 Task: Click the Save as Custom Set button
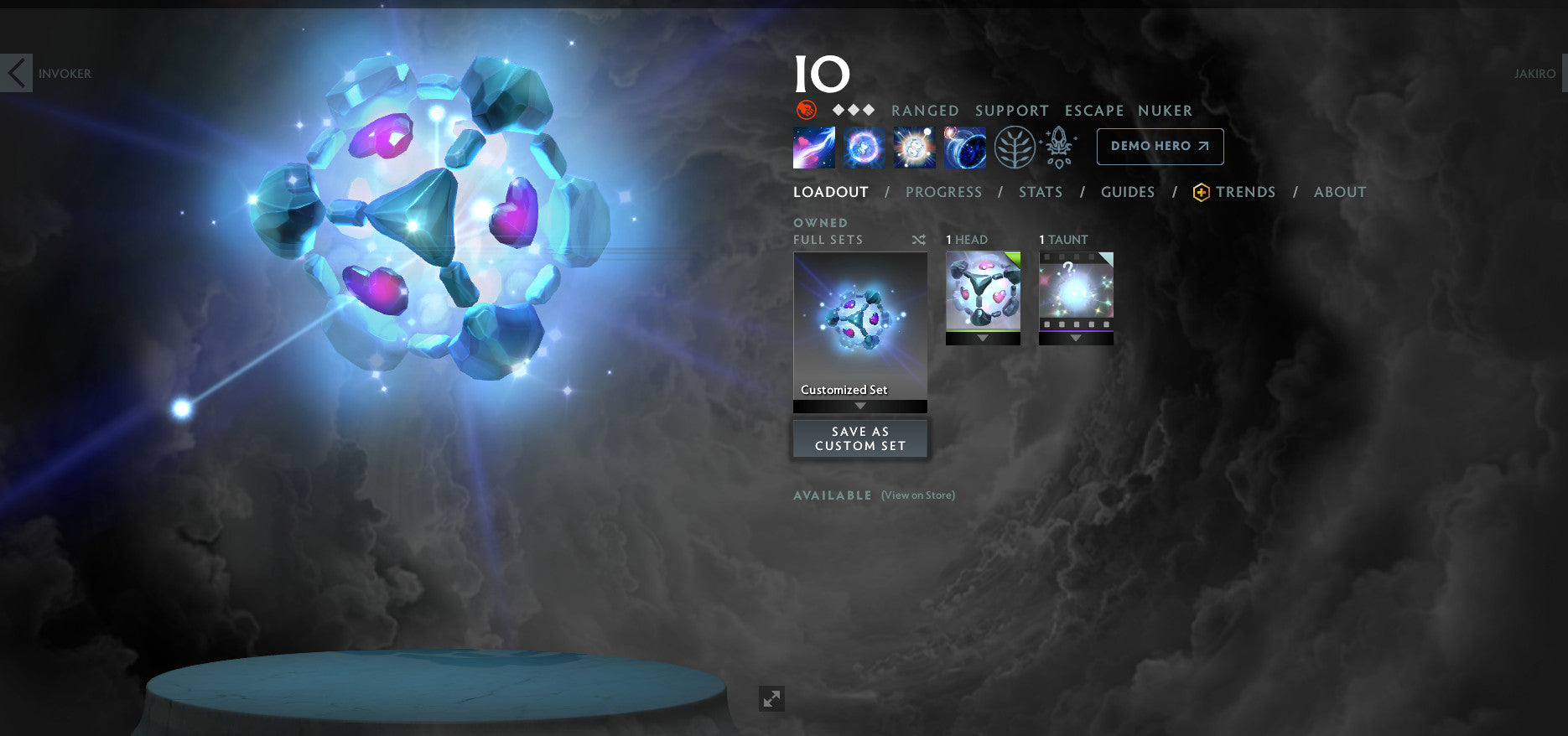[859, 438]
